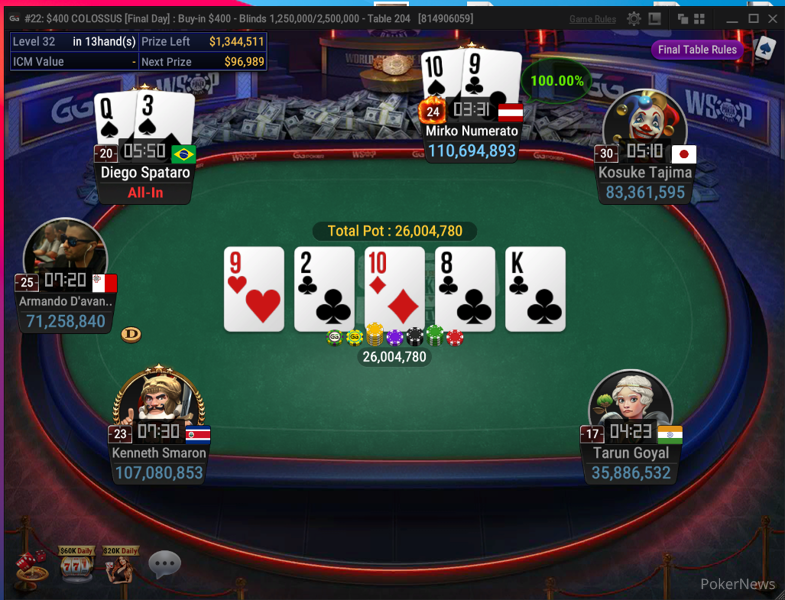
Task: Open the spade card icon
Action: coord(764,49)
